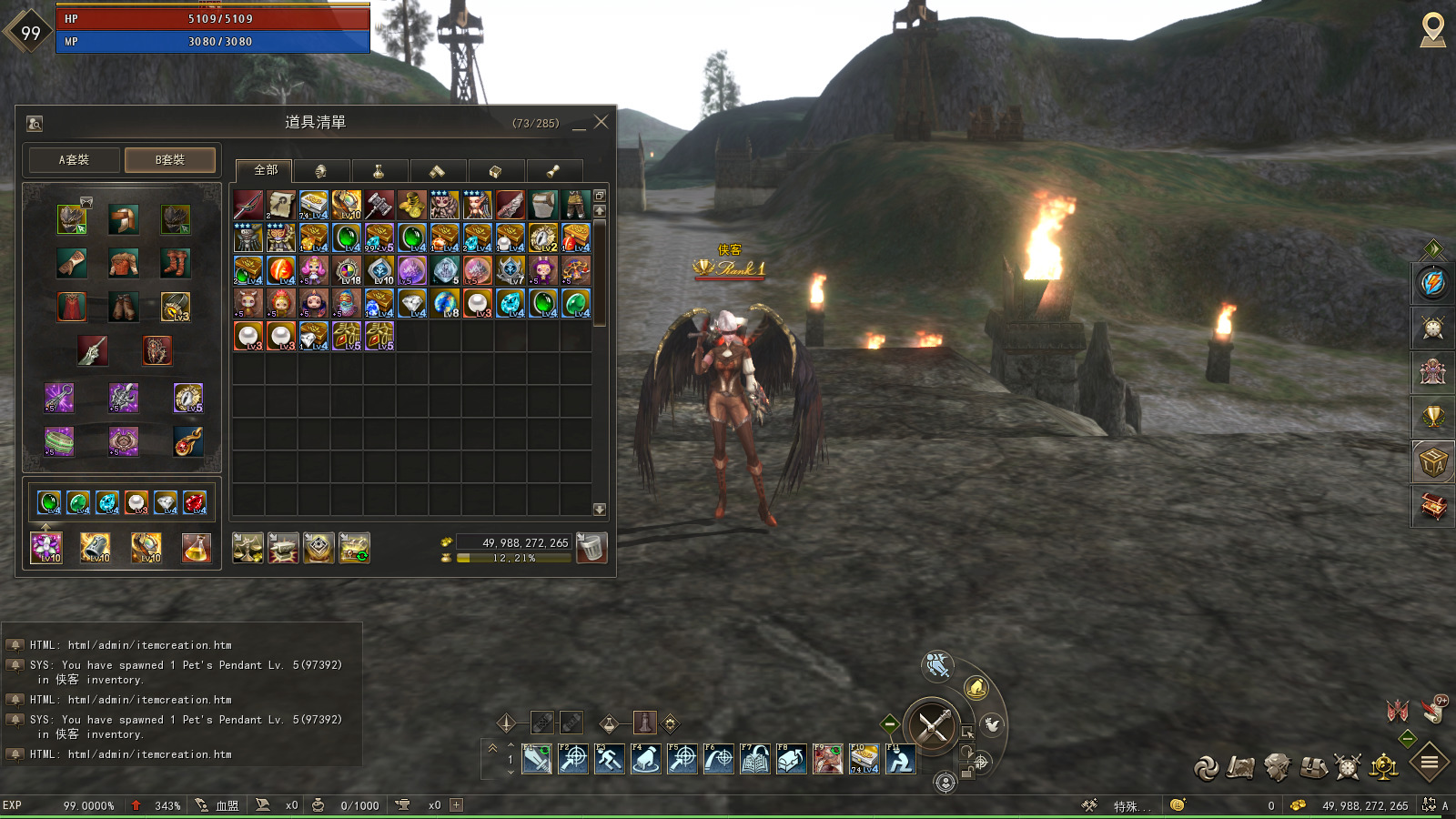Click the treasure chest icon at the sidebar bottom
Screen dimensions: 1456x819
[x=1431, y=503]
